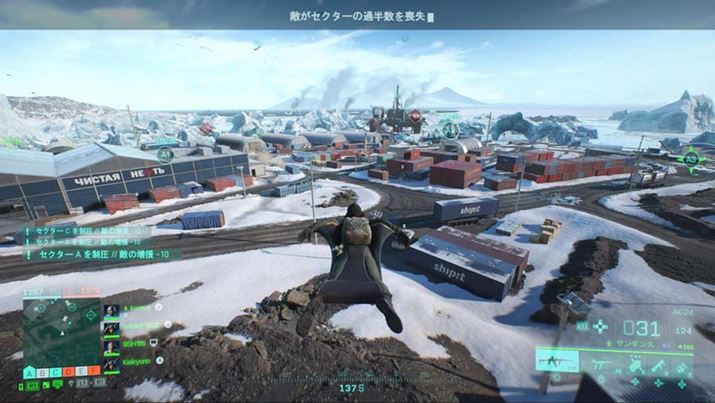Screen dimensions: 715x403
Task: Click the A2 objective marker
Action: click(451, 129)
